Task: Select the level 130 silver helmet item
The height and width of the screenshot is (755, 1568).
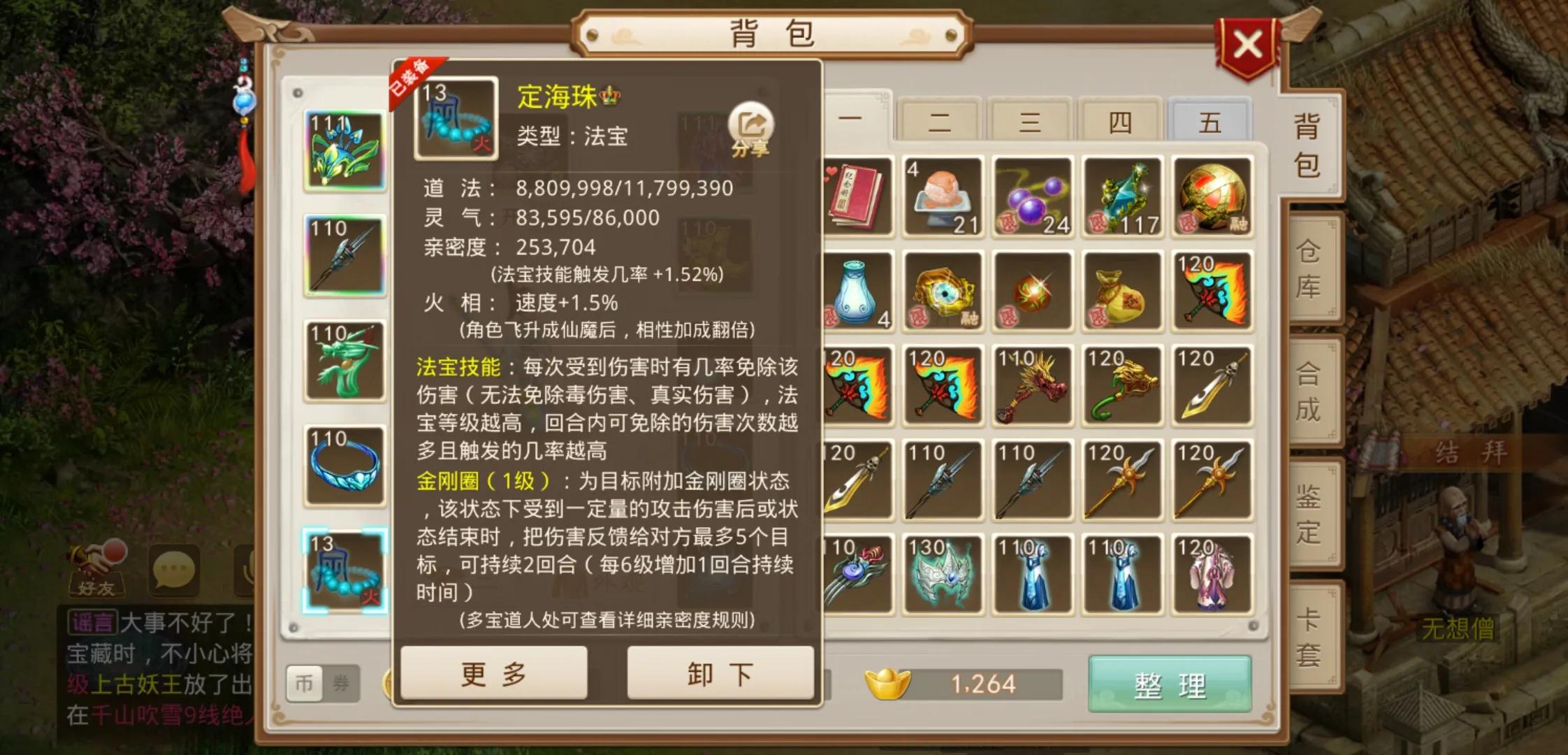Action: click(x=945, y=573)
